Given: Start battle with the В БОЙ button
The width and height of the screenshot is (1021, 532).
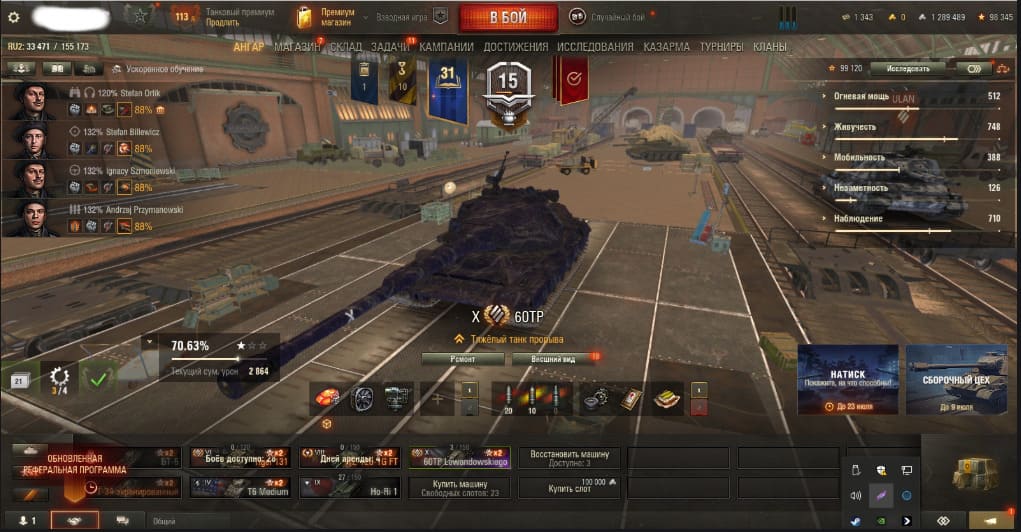Looking at the screenshot, I should (507, 17).
